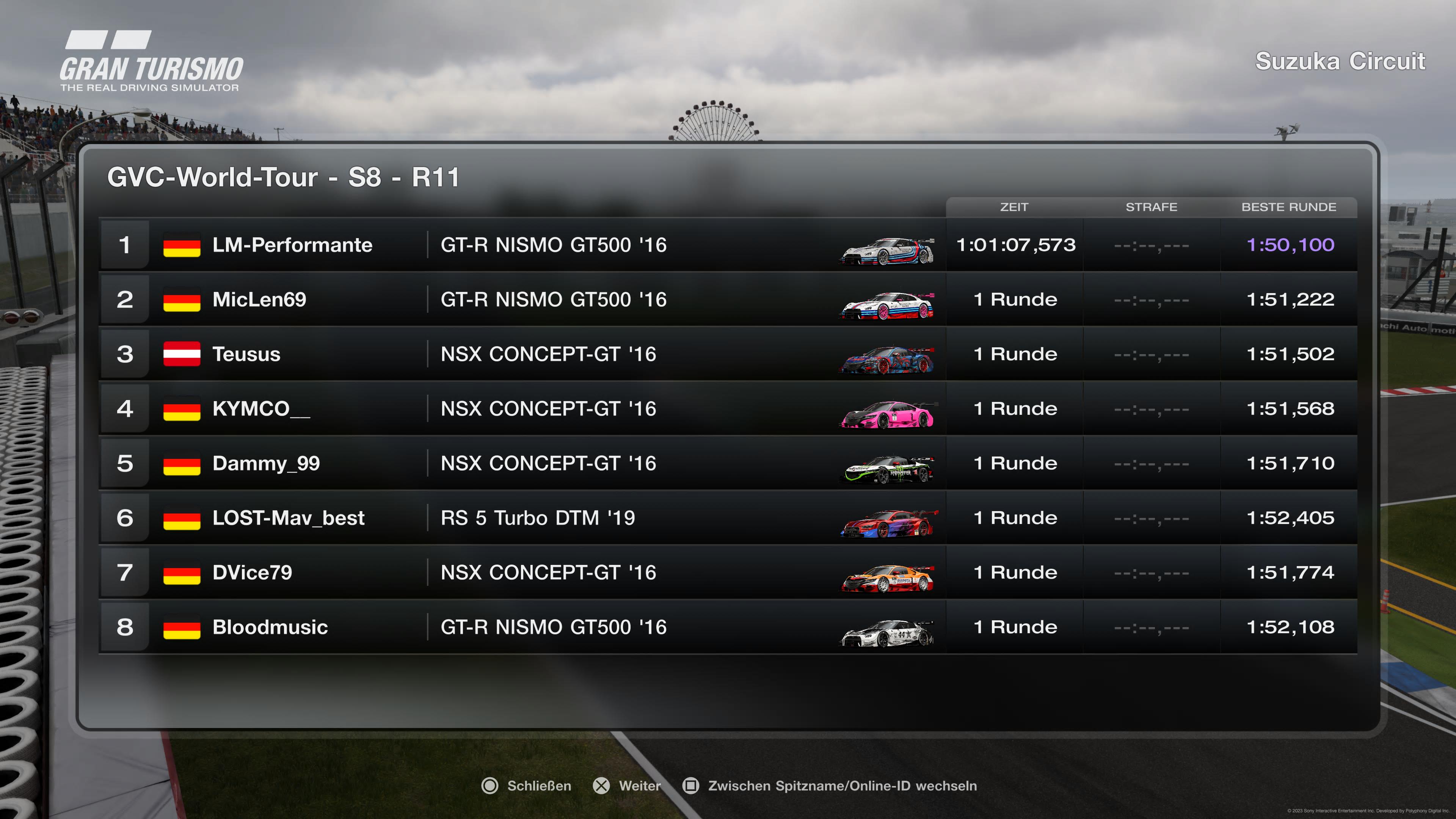Screen dimensions: 1456x819
Task: Select LM-Performante's first place result row
Action: tap(728, 245)
